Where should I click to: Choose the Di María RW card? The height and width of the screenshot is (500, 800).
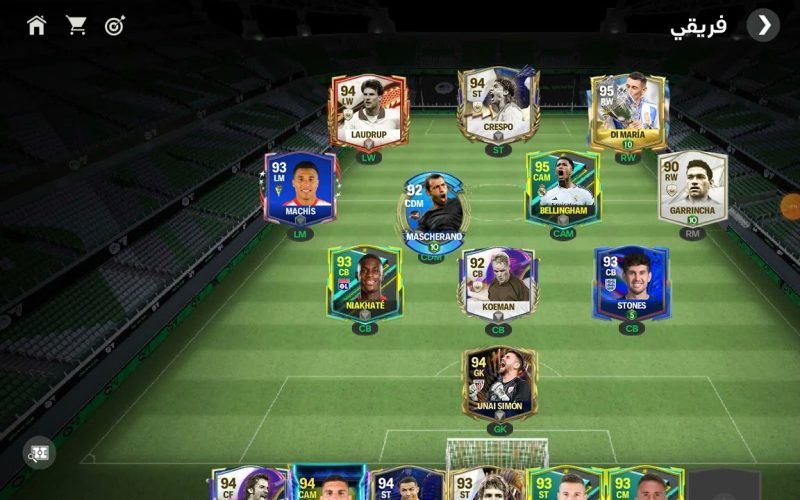pos(628,110)
